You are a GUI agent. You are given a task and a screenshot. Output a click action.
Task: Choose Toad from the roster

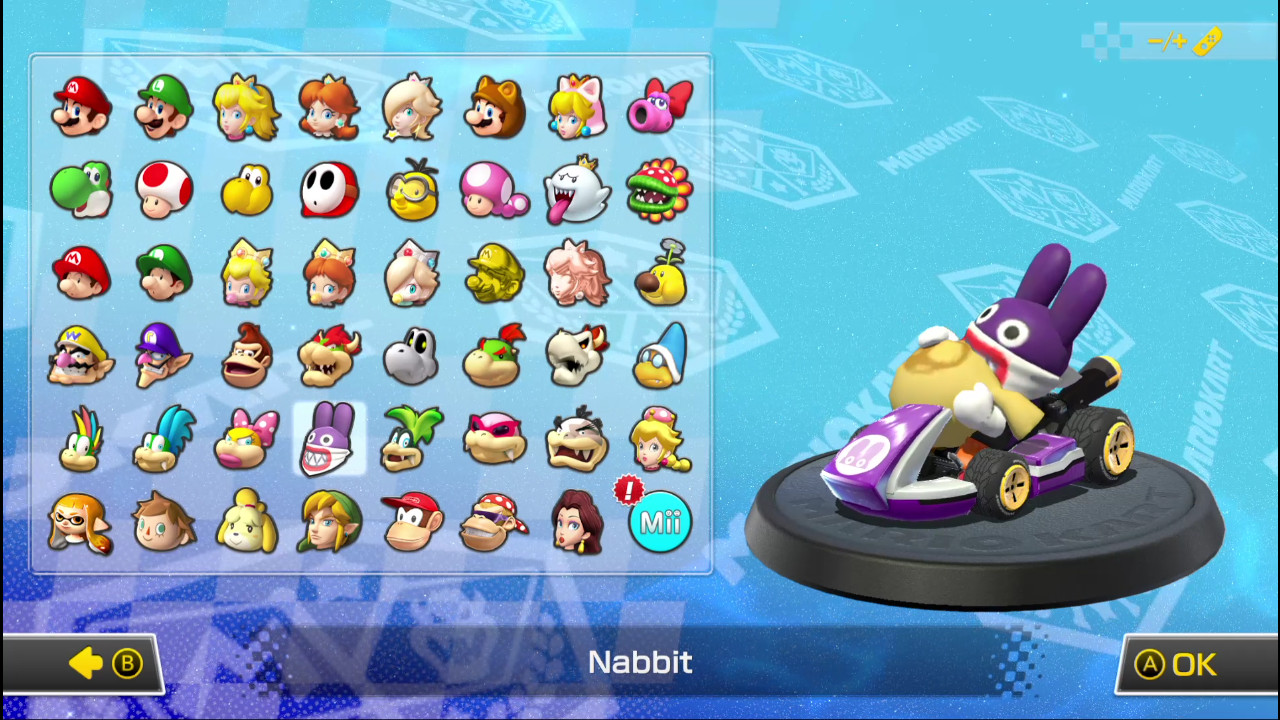tap(163, 190)
